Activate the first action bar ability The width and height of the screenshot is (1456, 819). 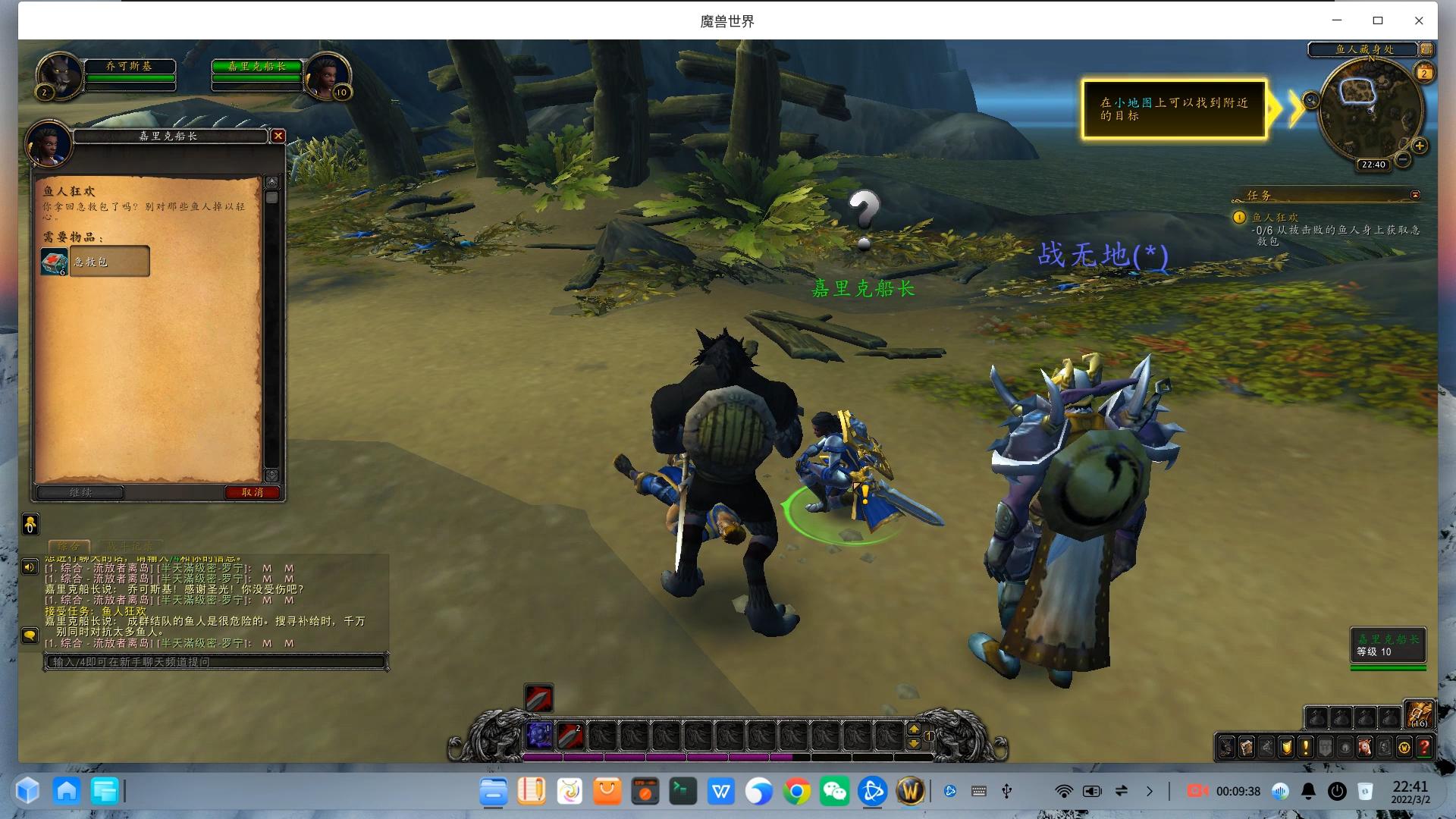click(539, 735)
